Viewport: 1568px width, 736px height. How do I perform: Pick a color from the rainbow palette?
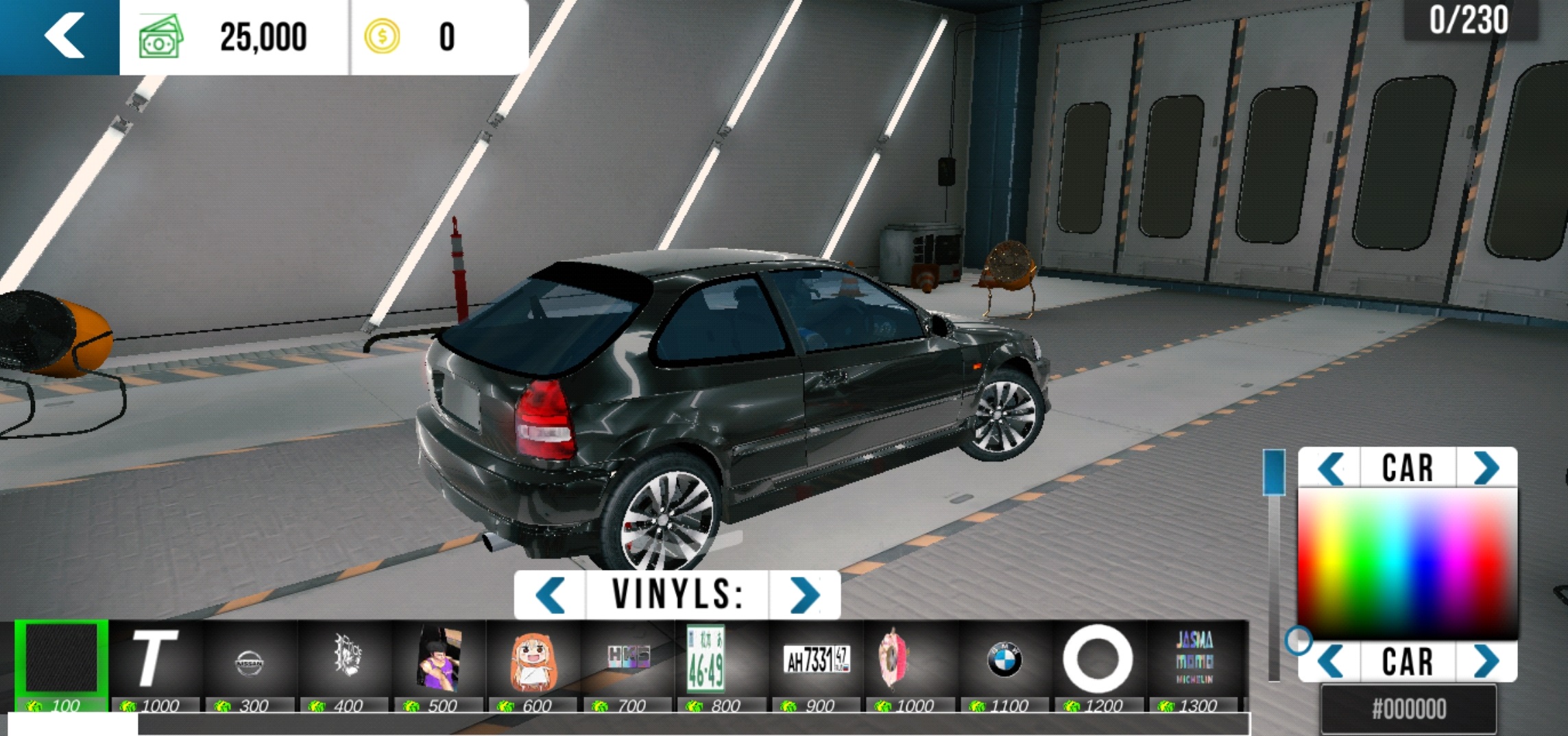click(1407, 562)
